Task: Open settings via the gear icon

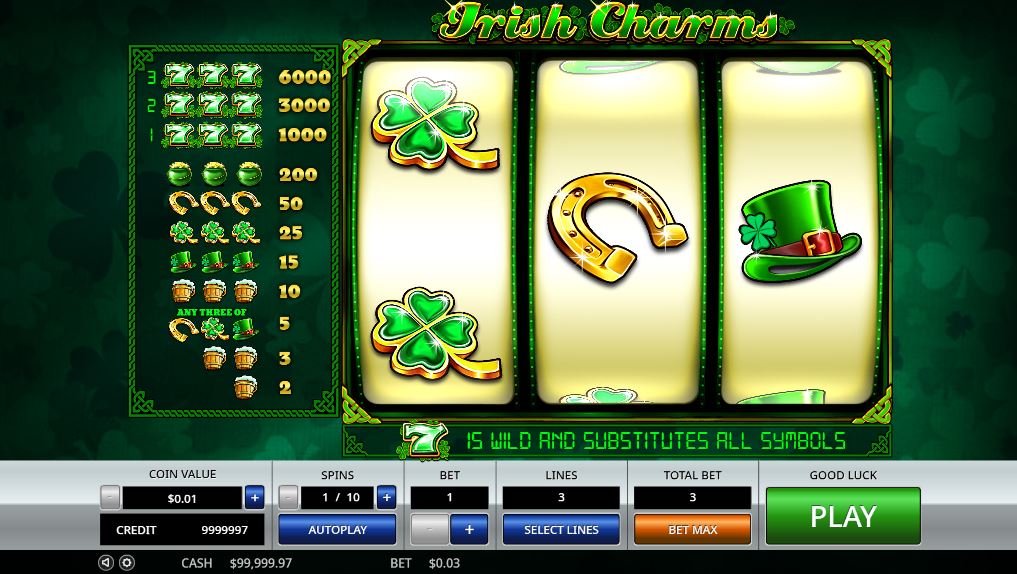Action: [x=127, y=563]
